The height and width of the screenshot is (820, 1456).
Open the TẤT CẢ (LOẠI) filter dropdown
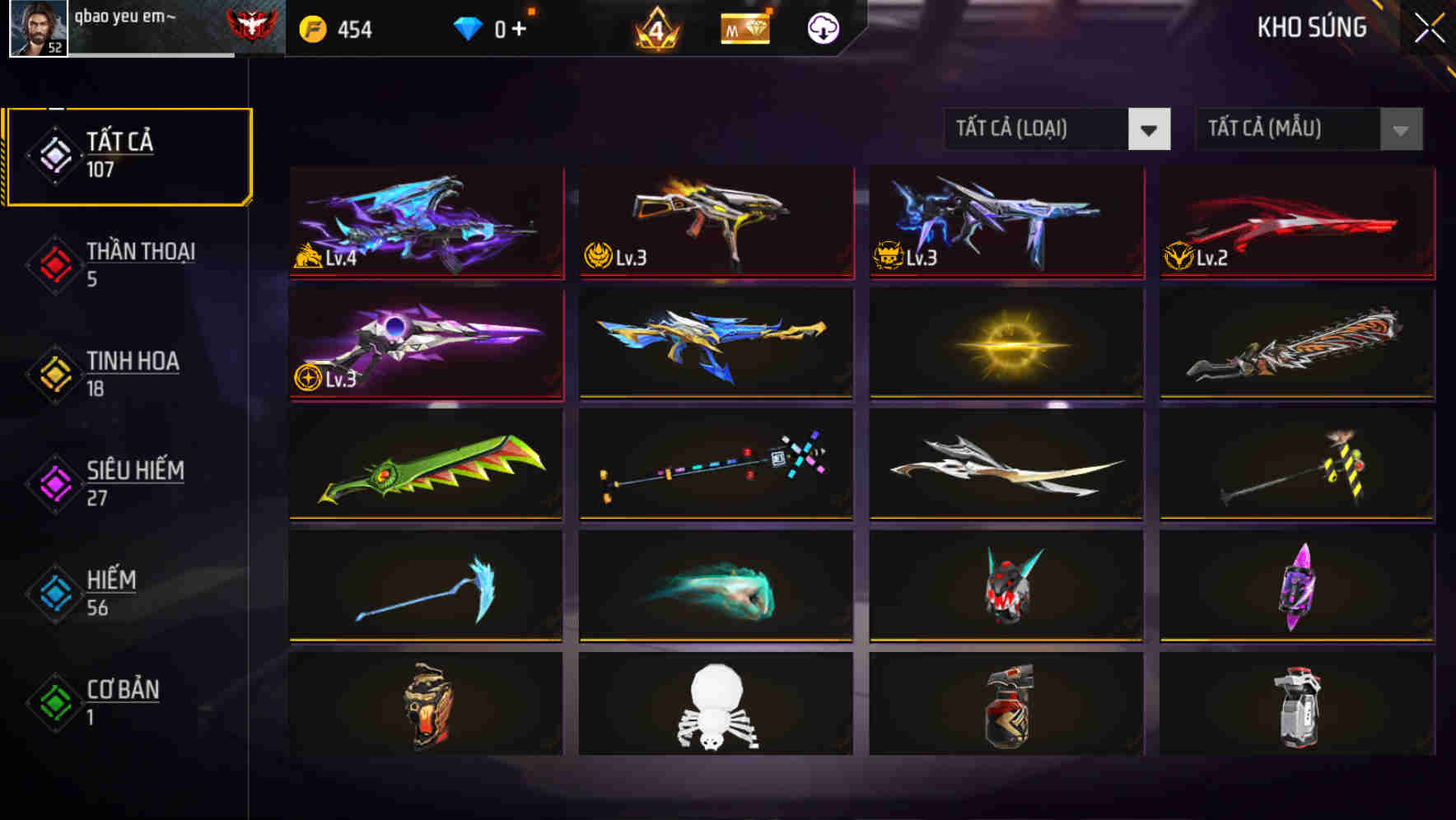point(1058,129)
